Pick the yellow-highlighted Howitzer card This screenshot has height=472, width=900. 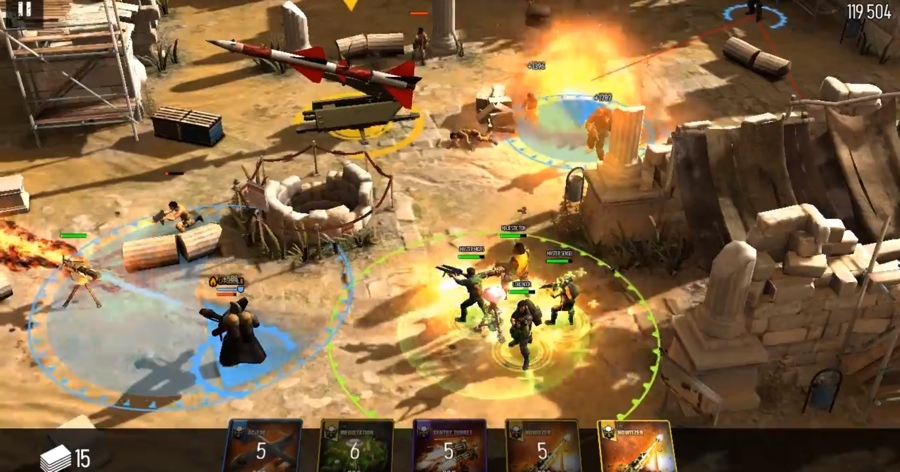(x=636, y=447)
